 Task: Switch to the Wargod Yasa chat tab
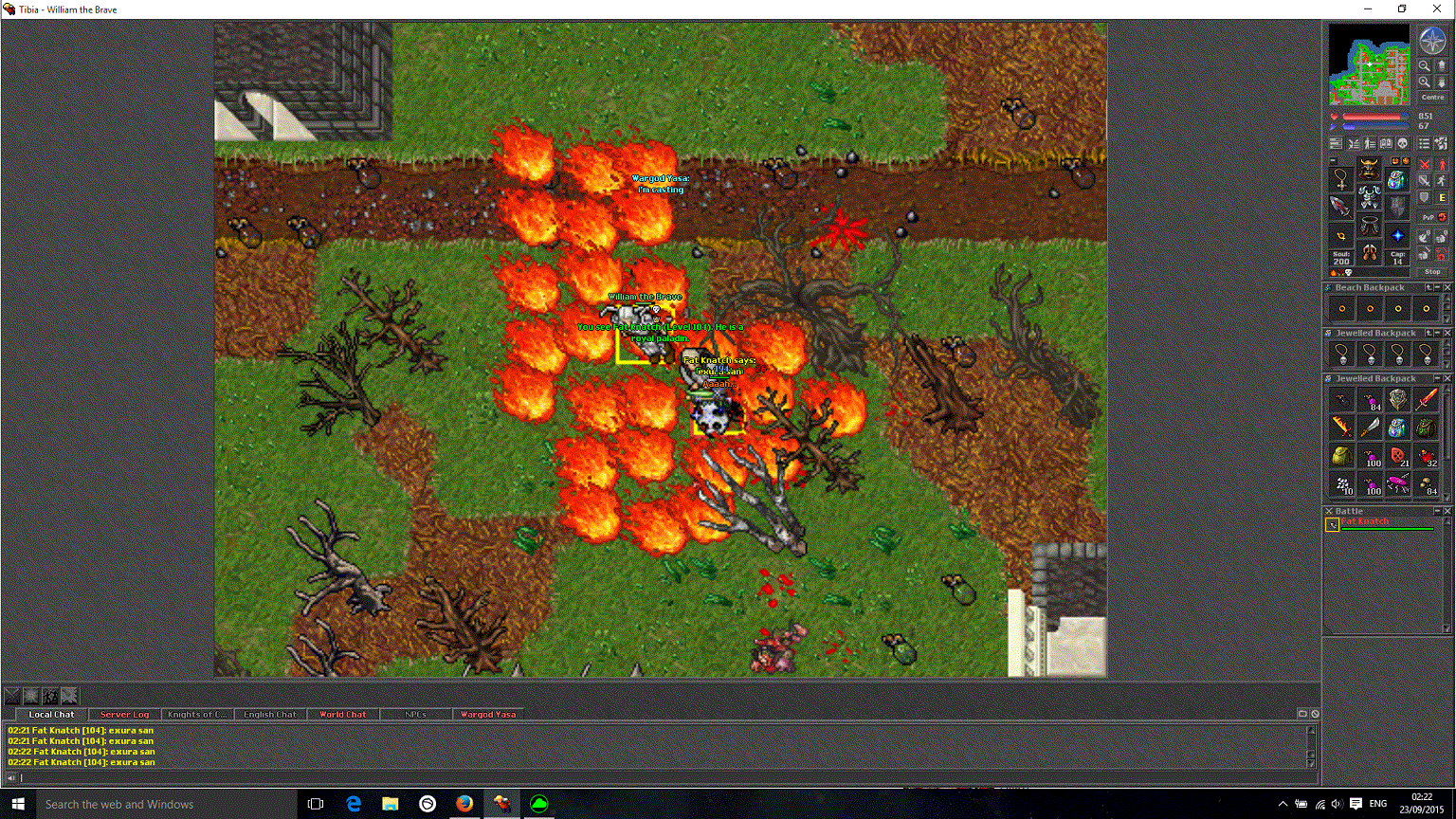pyautogui.click(x=488, y=715)
